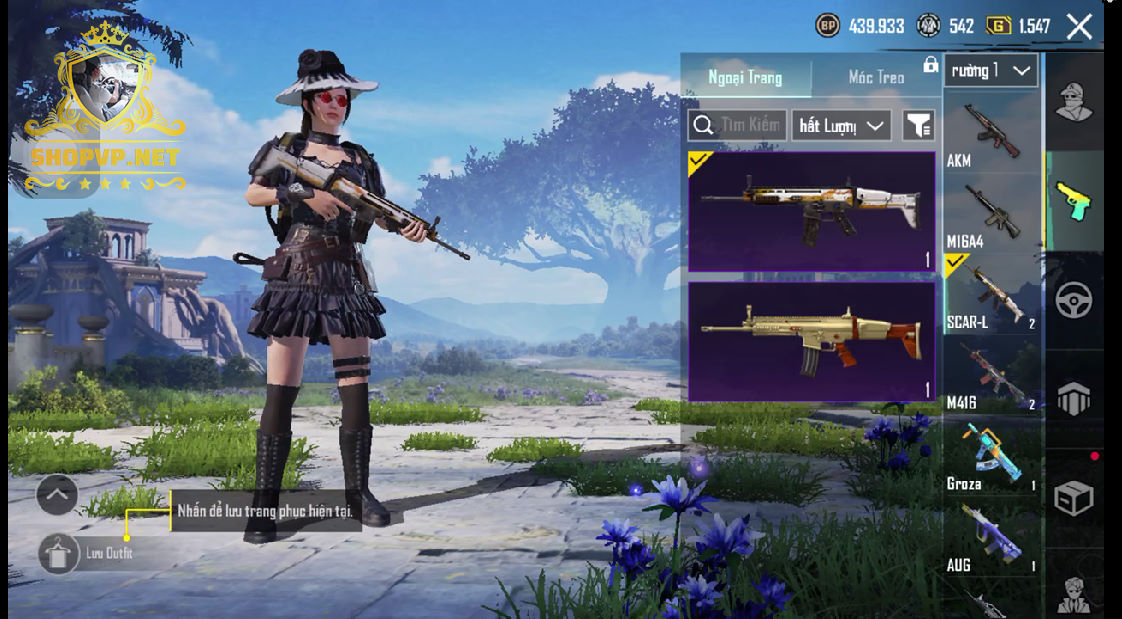Image resolution: width=1122 pixels, height=619 pixels.
Task: Select M16A4 in the weapon list
Action: [x=991, y=215]
